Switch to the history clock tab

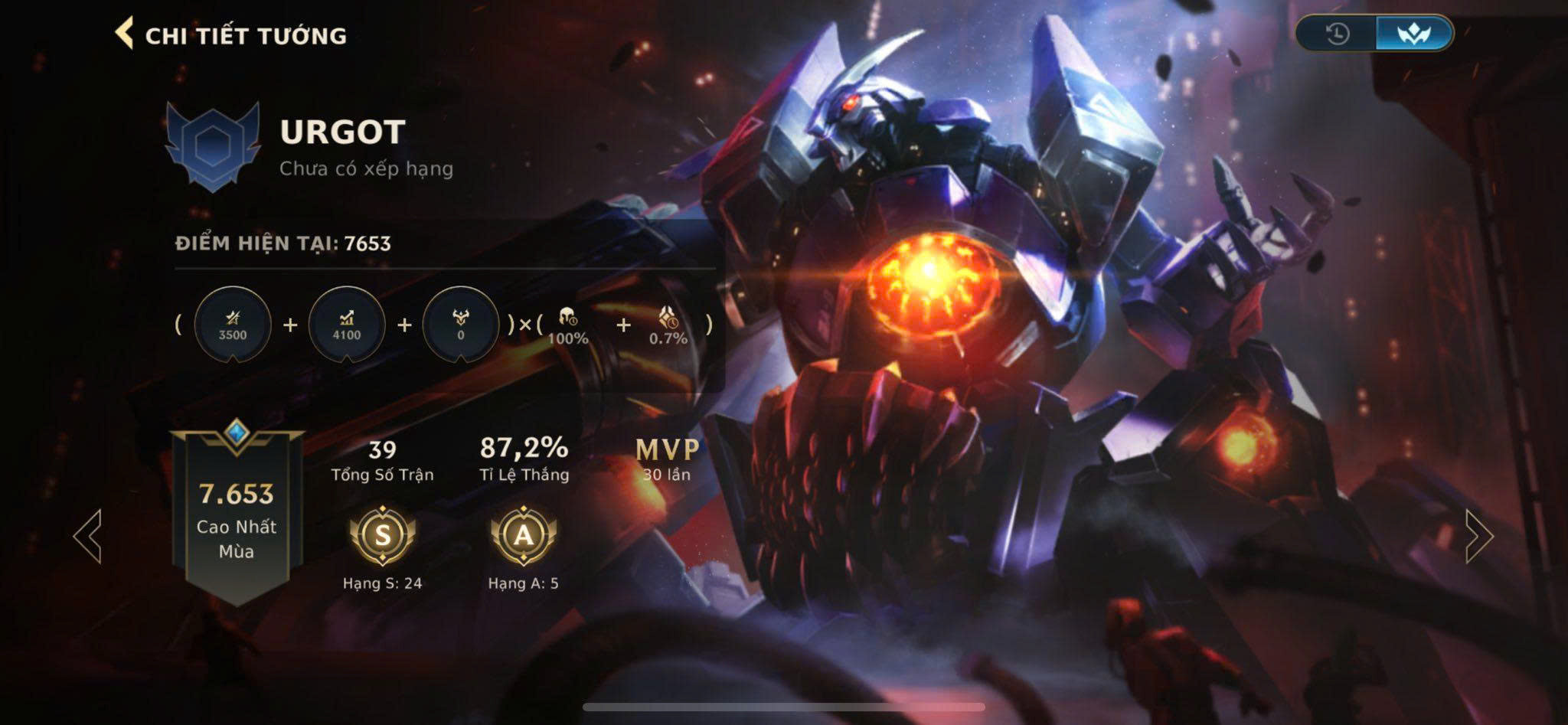pos(1337,34)
